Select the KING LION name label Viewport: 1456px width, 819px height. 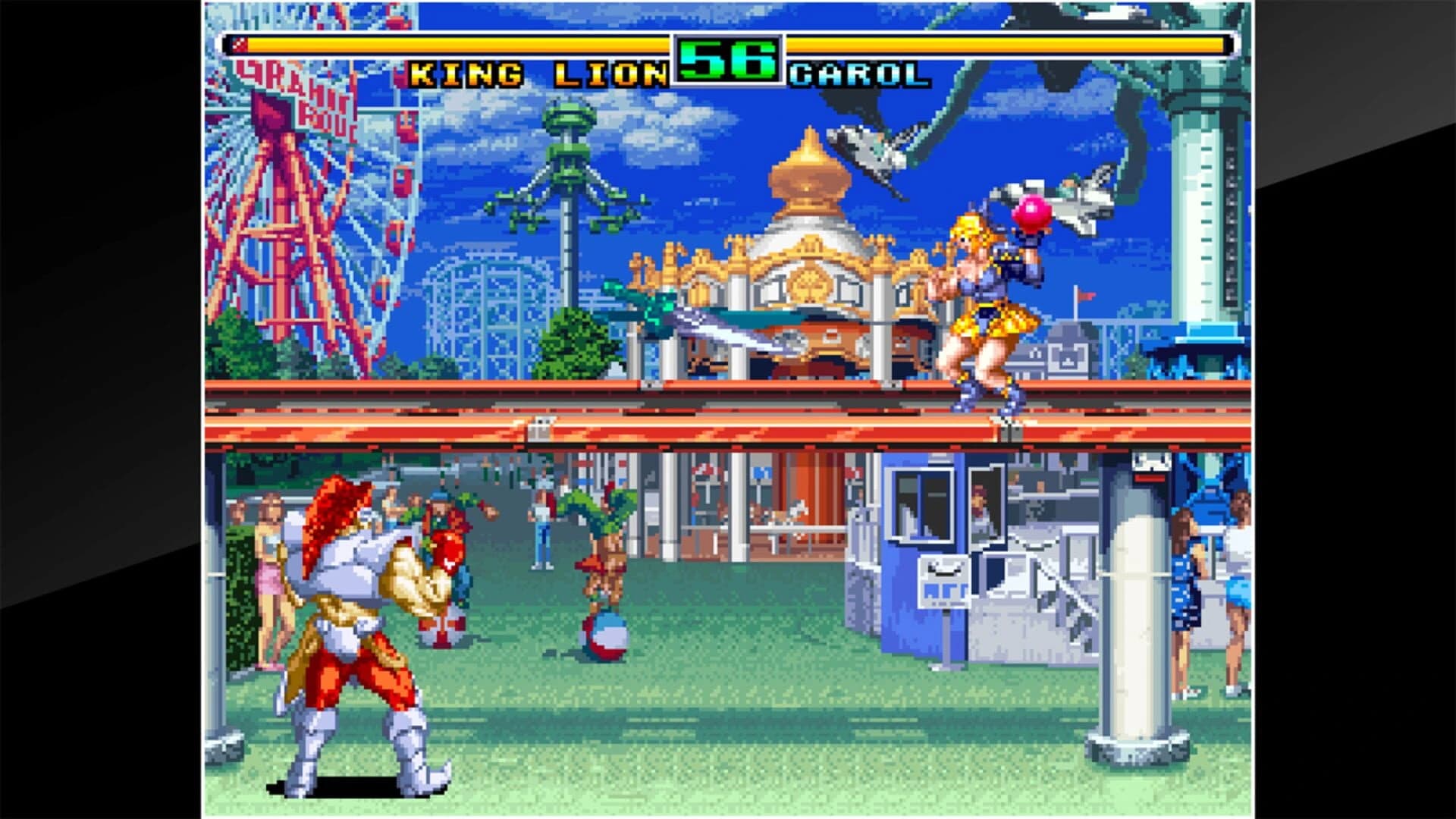click(x=538, y=72)
